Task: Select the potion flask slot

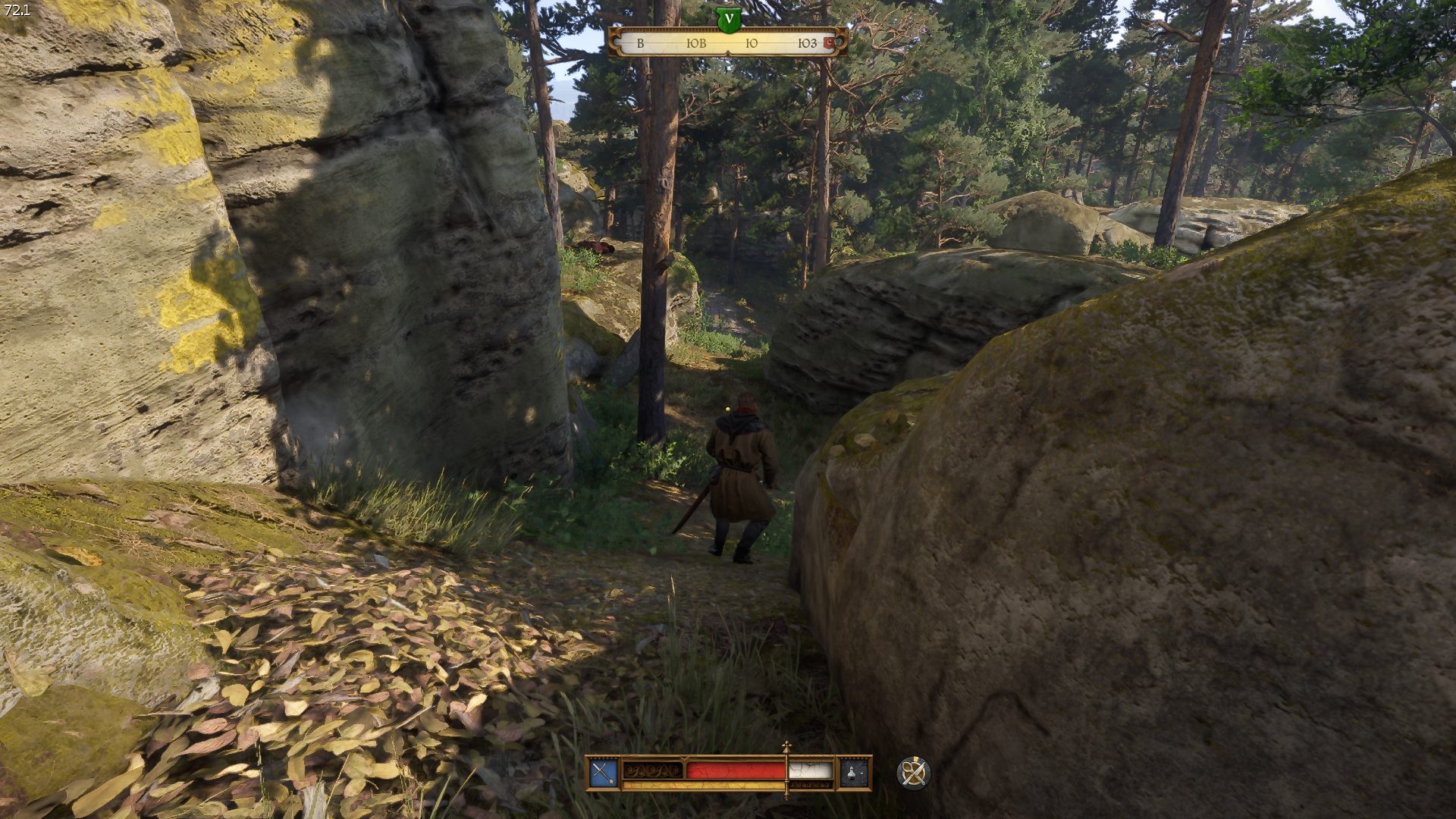Action: coord(854,773)
